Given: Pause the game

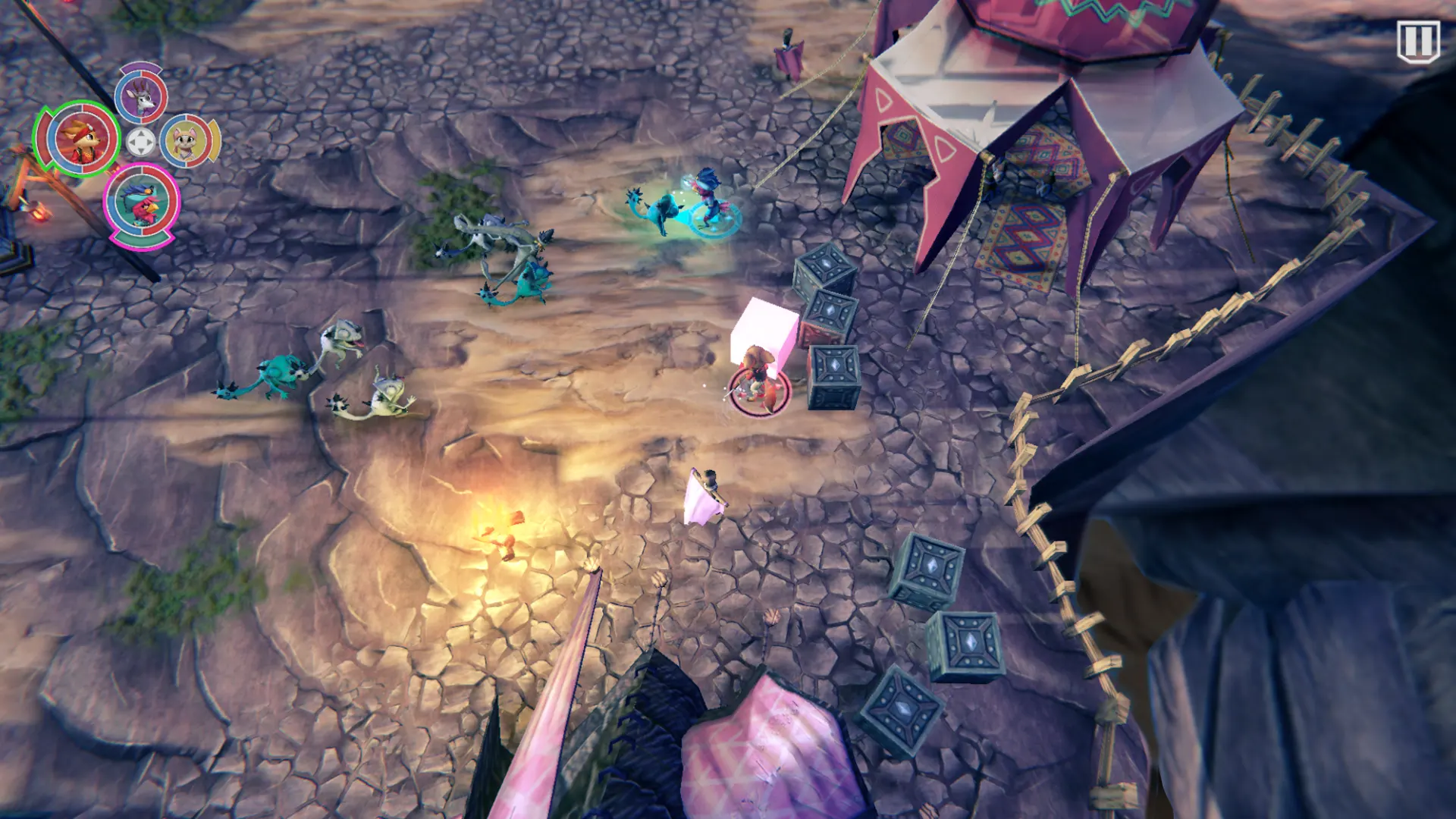Looking at the screenshot, I should (x=1417, y=41).
